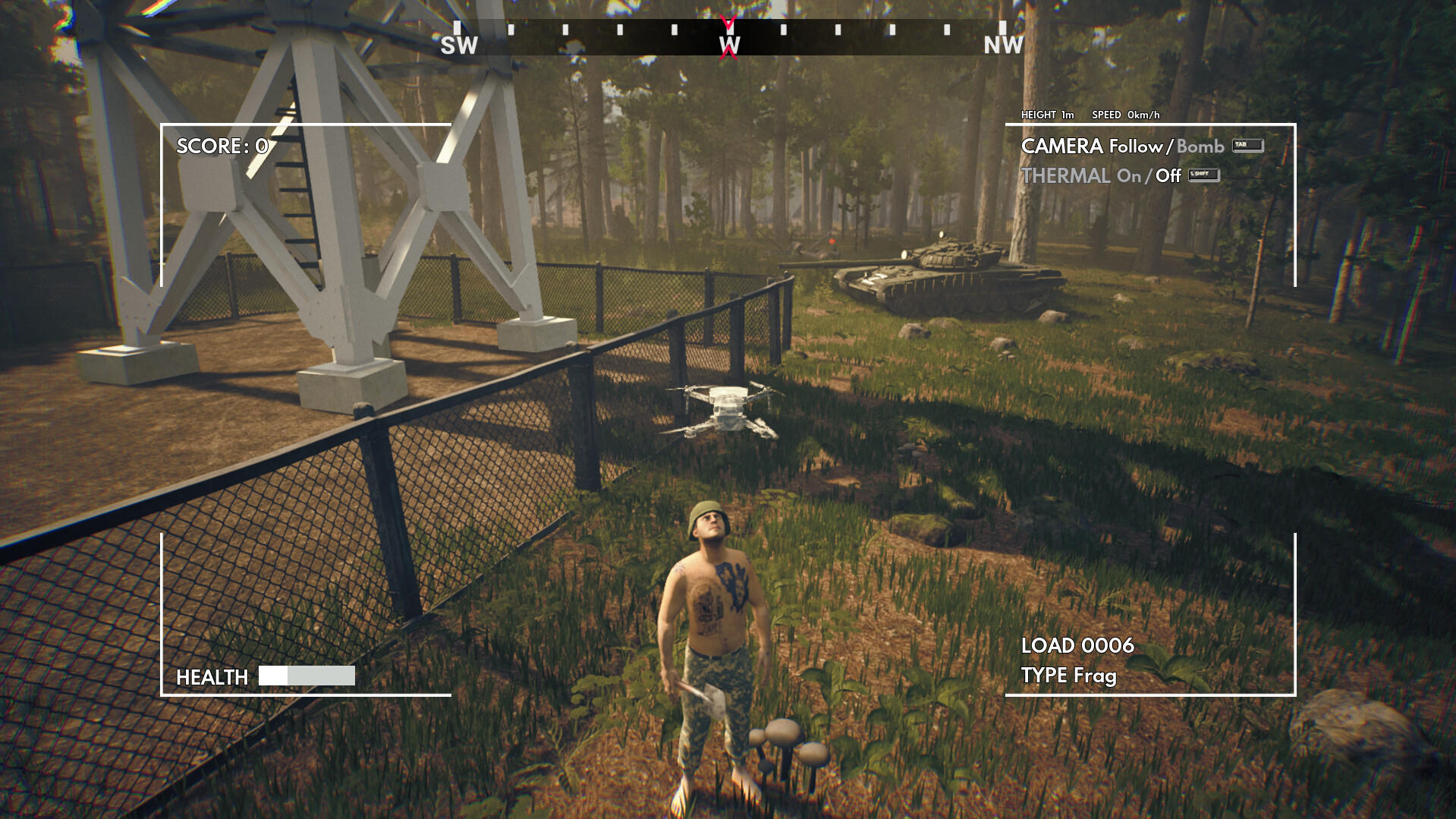
Task: Click the HEIGHT 1m readout
Action: tap(1047, 114)
